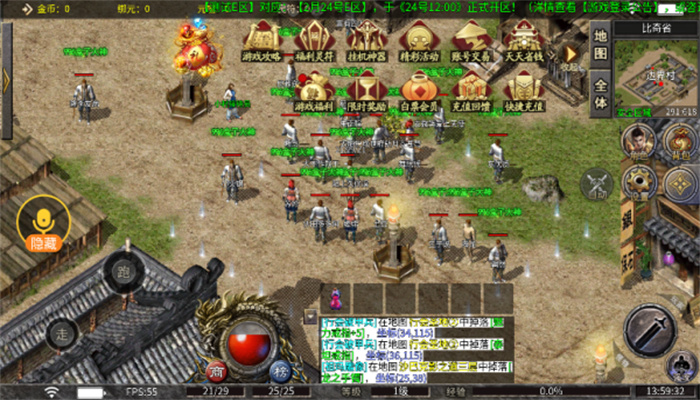Toggle the 跑 run button
700x400 pixels.
coord(122,272)
